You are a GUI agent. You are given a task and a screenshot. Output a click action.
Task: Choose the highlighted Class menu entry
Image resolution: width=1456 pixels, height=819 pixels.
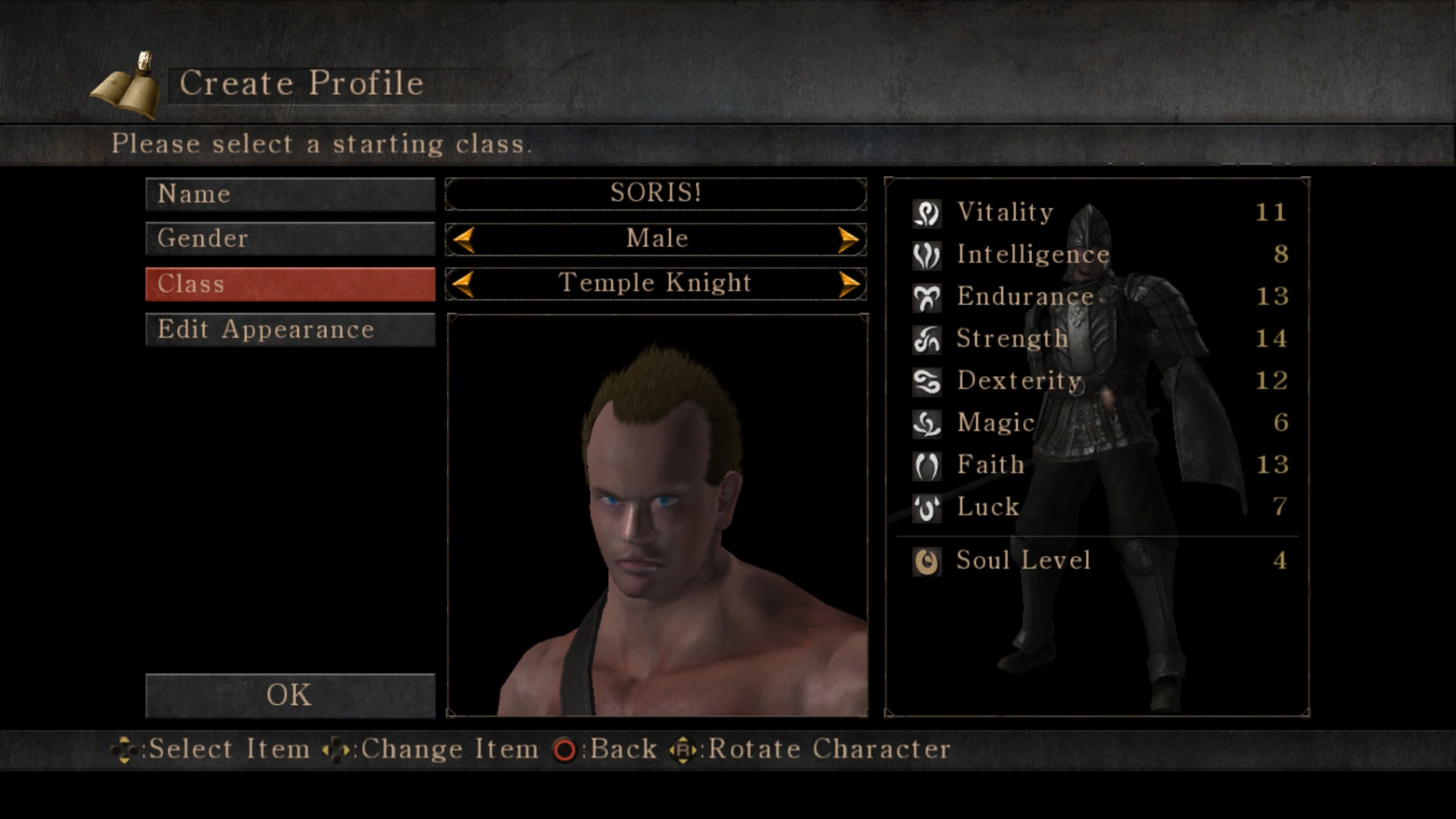290,284
